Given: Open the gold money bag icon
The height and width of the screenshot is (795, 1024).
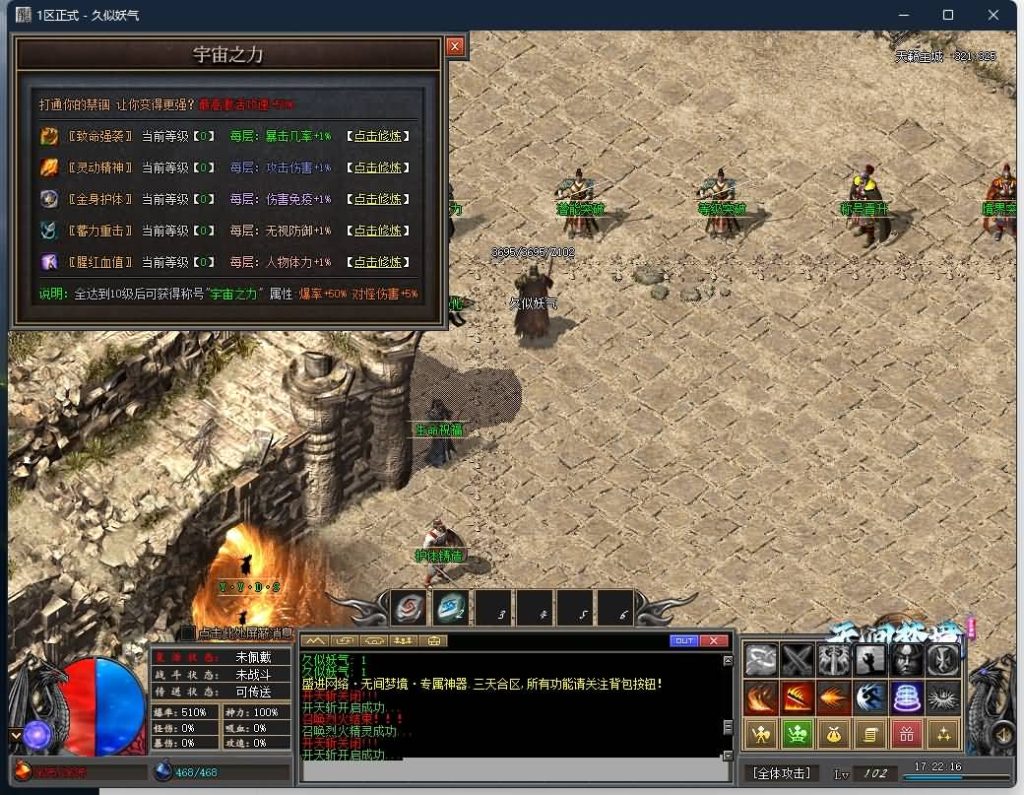Looking at the screenshot, I should pos(833,735).
